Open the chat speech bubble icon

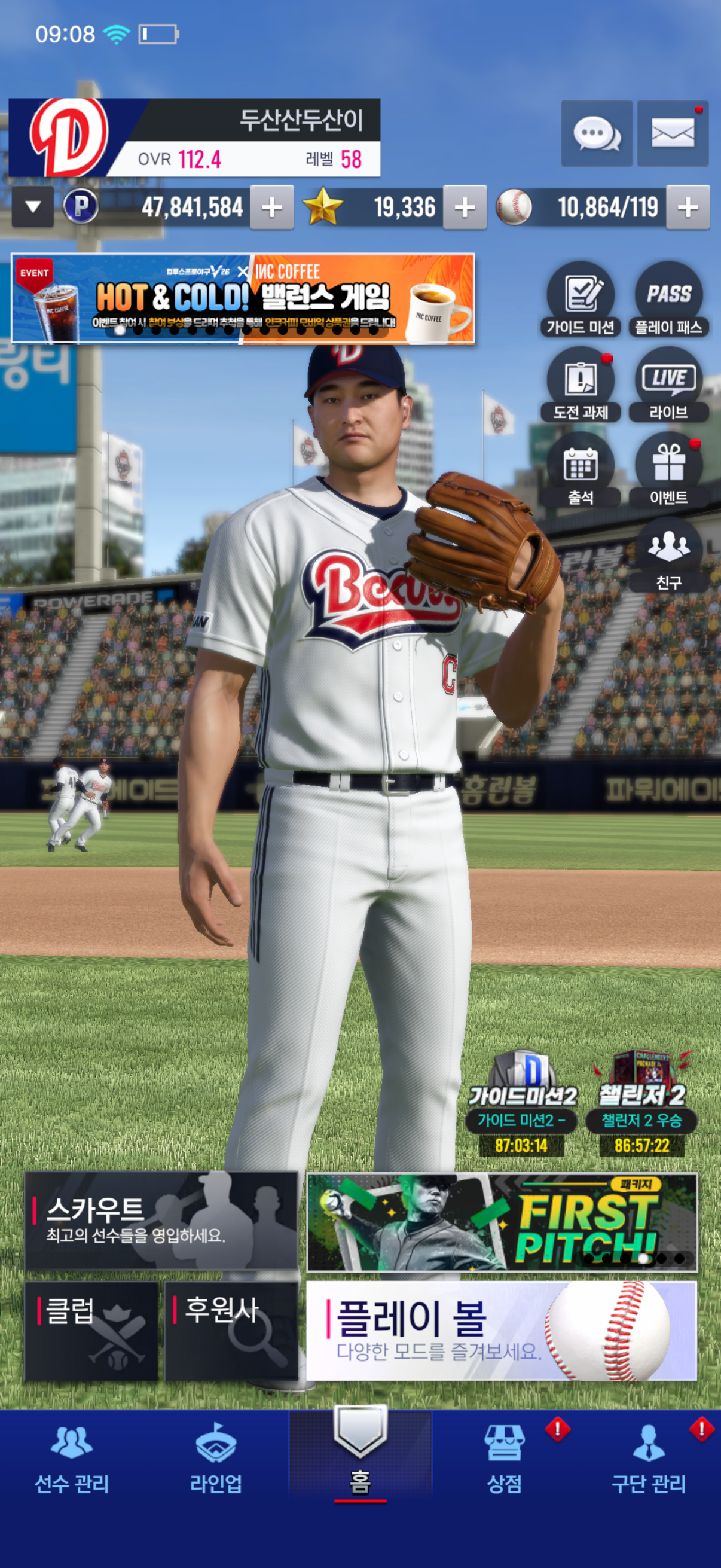[x=596, y=133]
